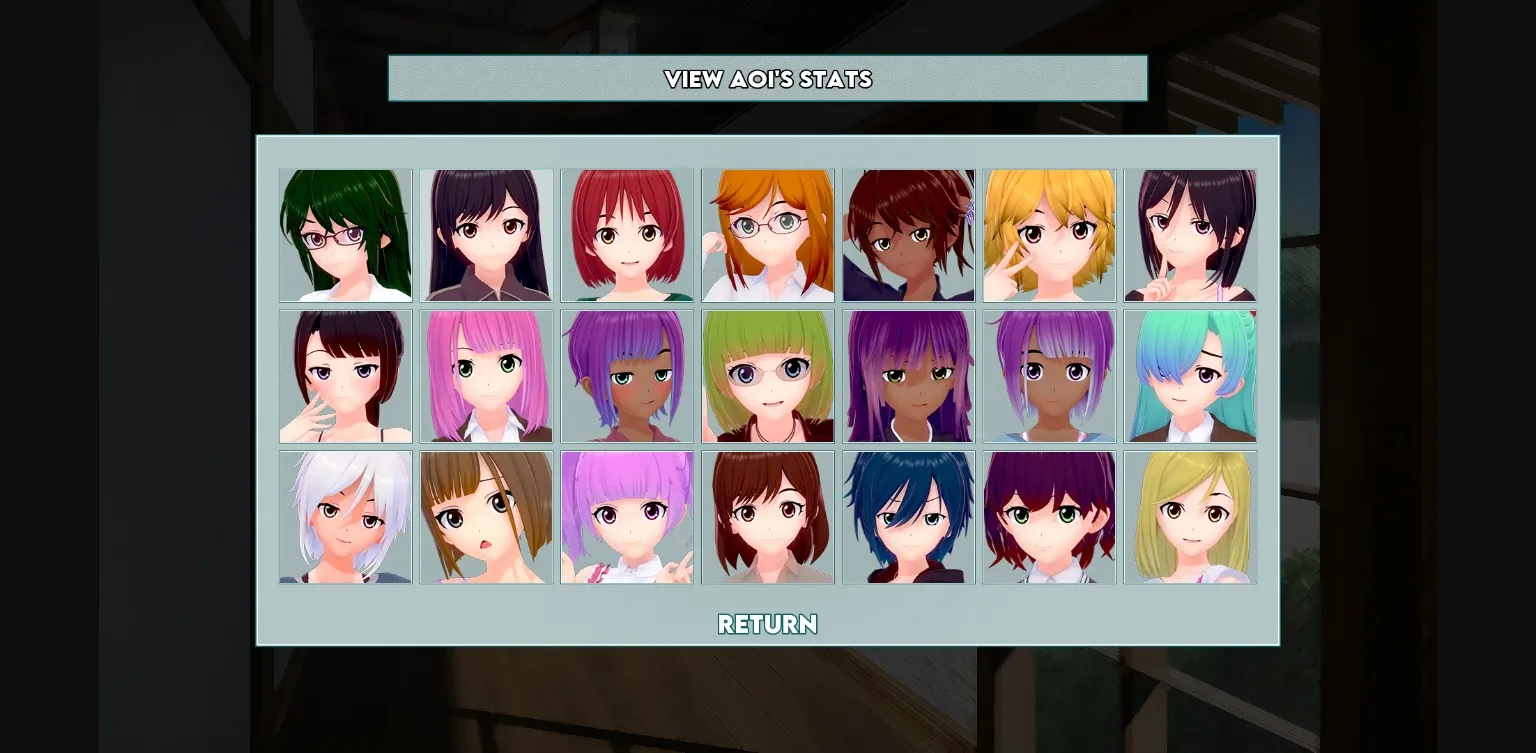Choose the dark-haired girl touching her chin
This screenshot has height=753, width=1536.
[x=1190, y=235]
